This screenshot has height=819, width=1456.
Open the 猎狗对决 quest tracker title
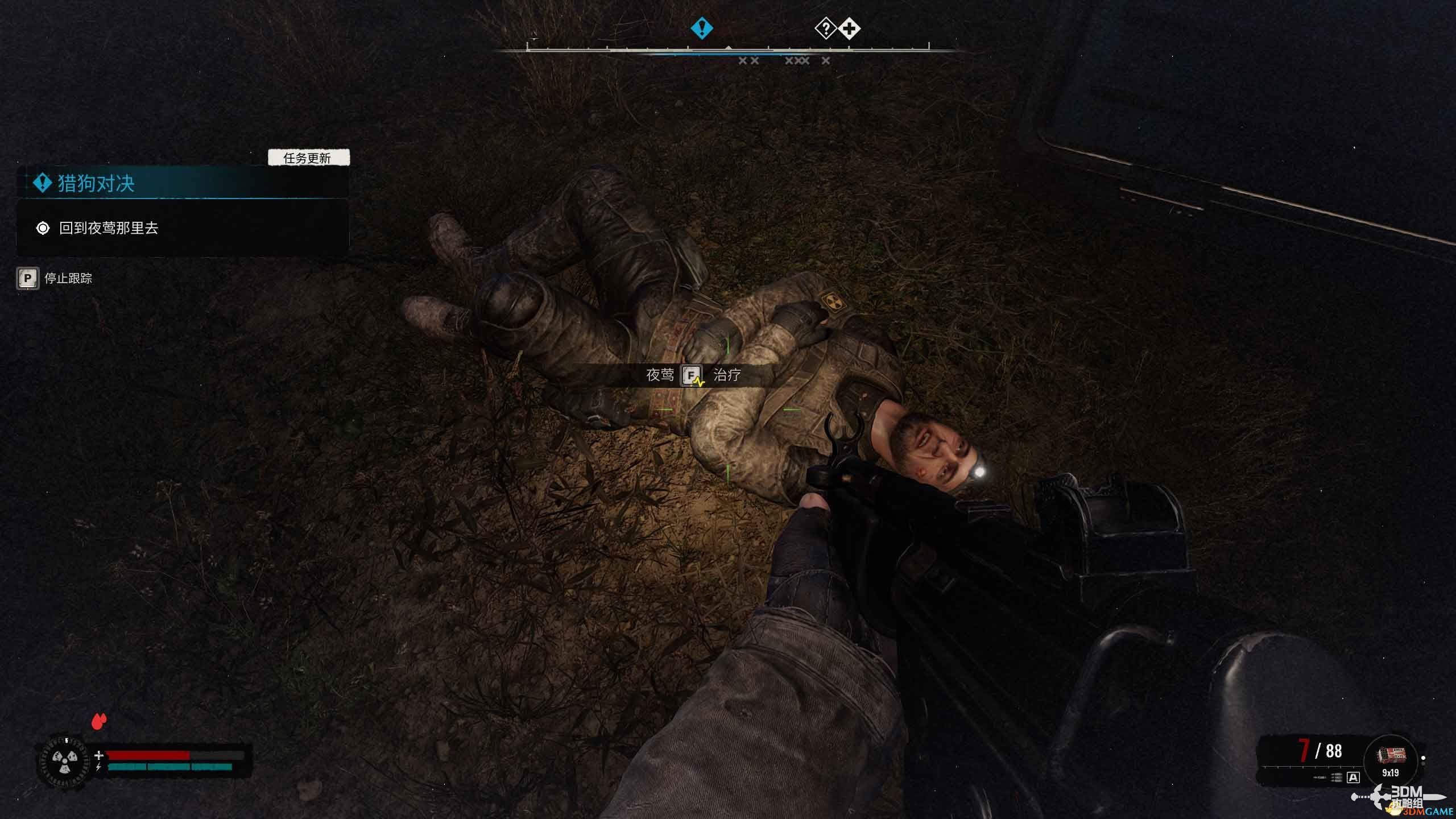(96, 184)
